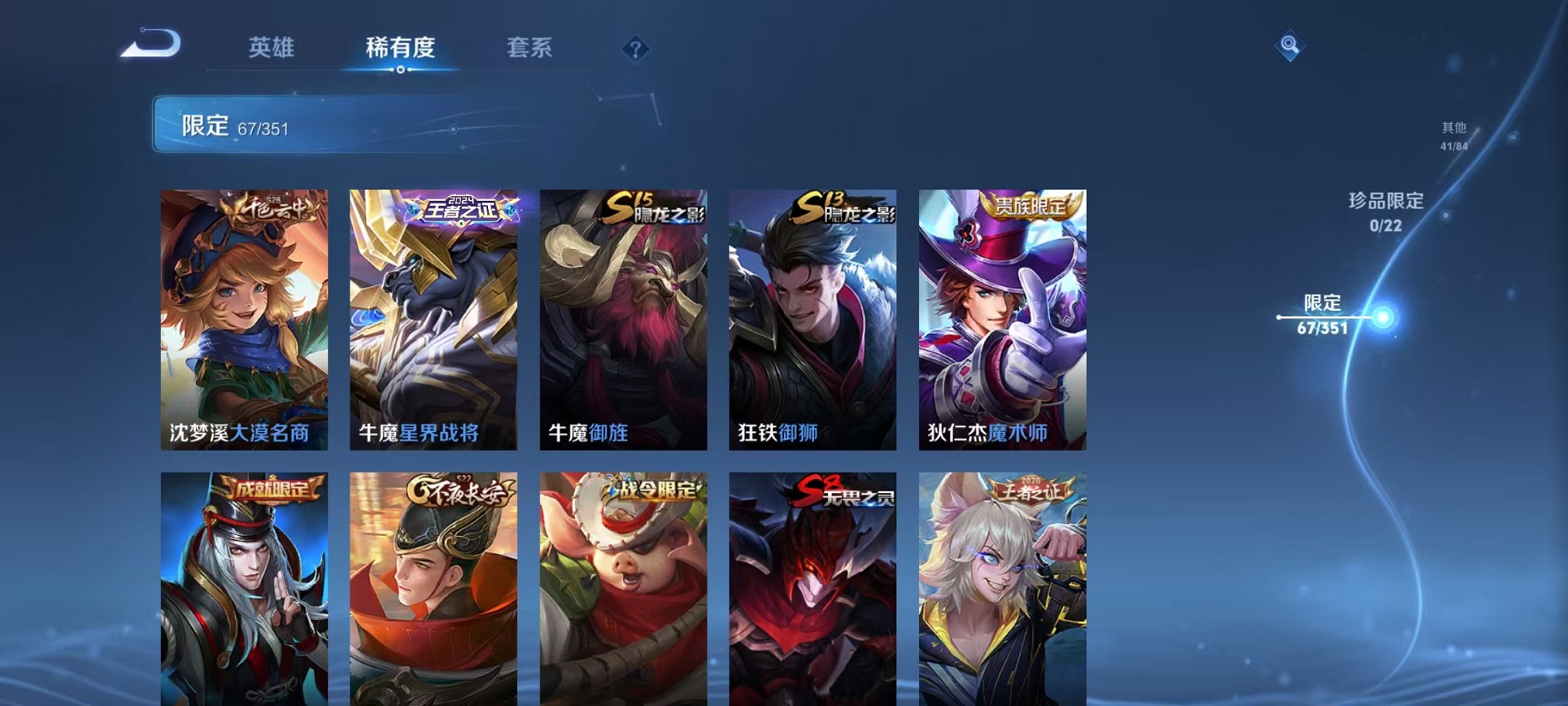Image resolution: width=1568 pixels, height=706 pixels.
Task: Open the 牛魔御旌 skin thumbnail
Action: (623, 319)
